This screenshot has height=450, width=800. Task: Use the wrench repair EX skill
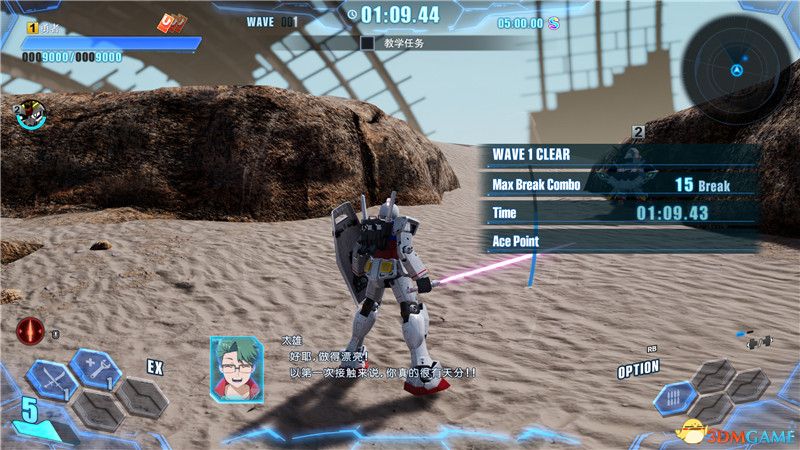pyautogui.click(x=96, y=370)
